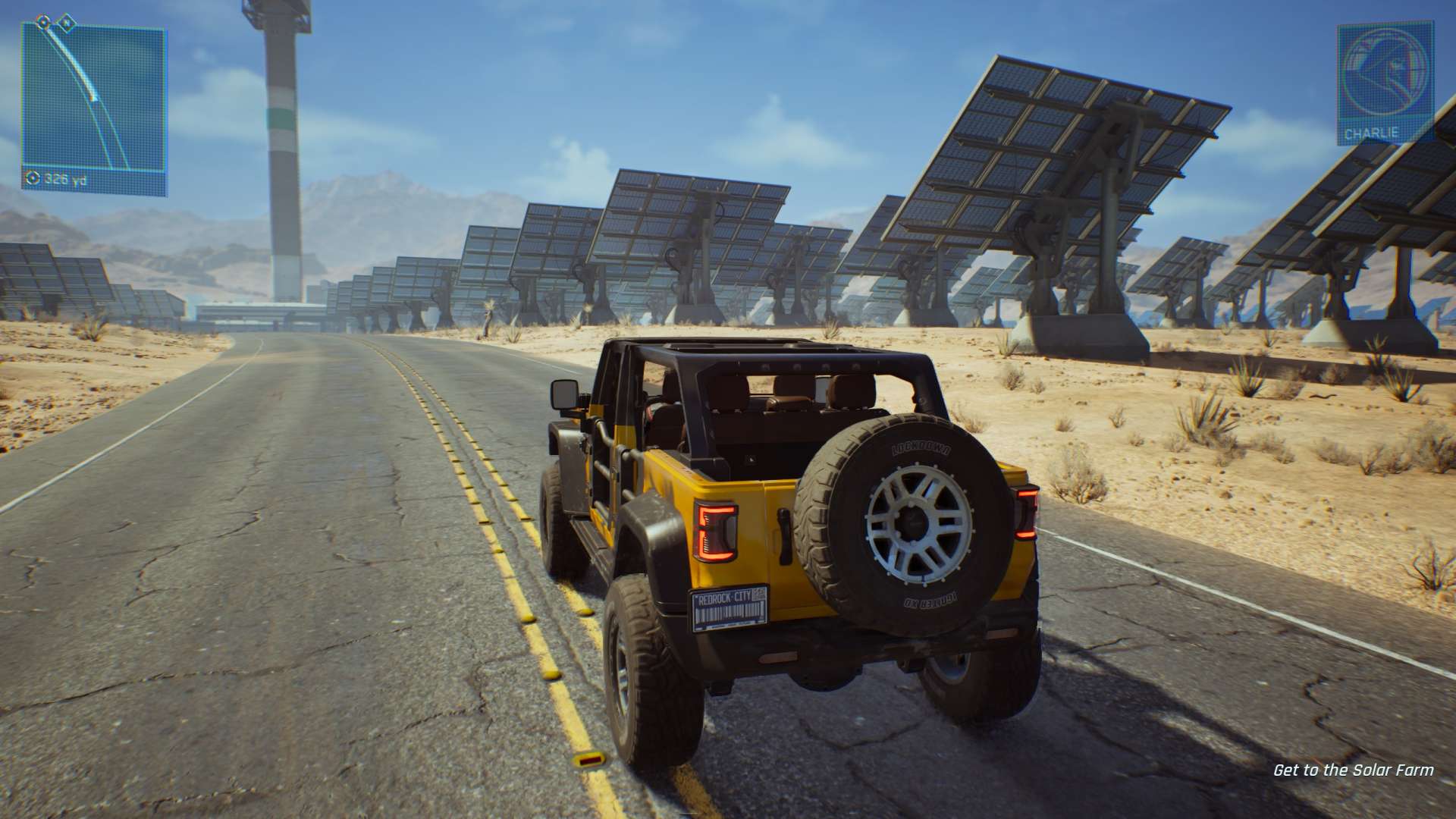Click the north compass diamond on the minimap
1456x819 pixels.
pos(66,21)
